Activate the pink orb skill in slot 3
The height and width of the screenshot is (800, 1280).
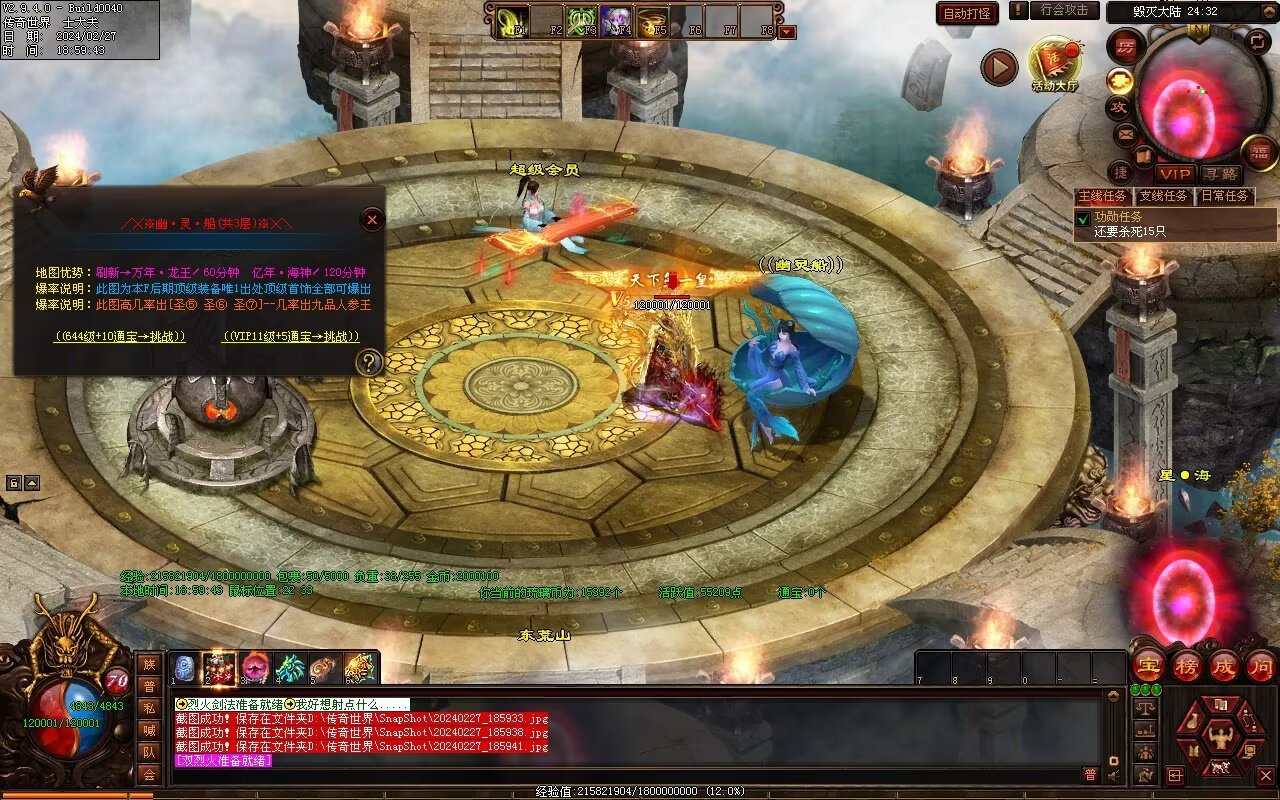[x=254, y=668]
